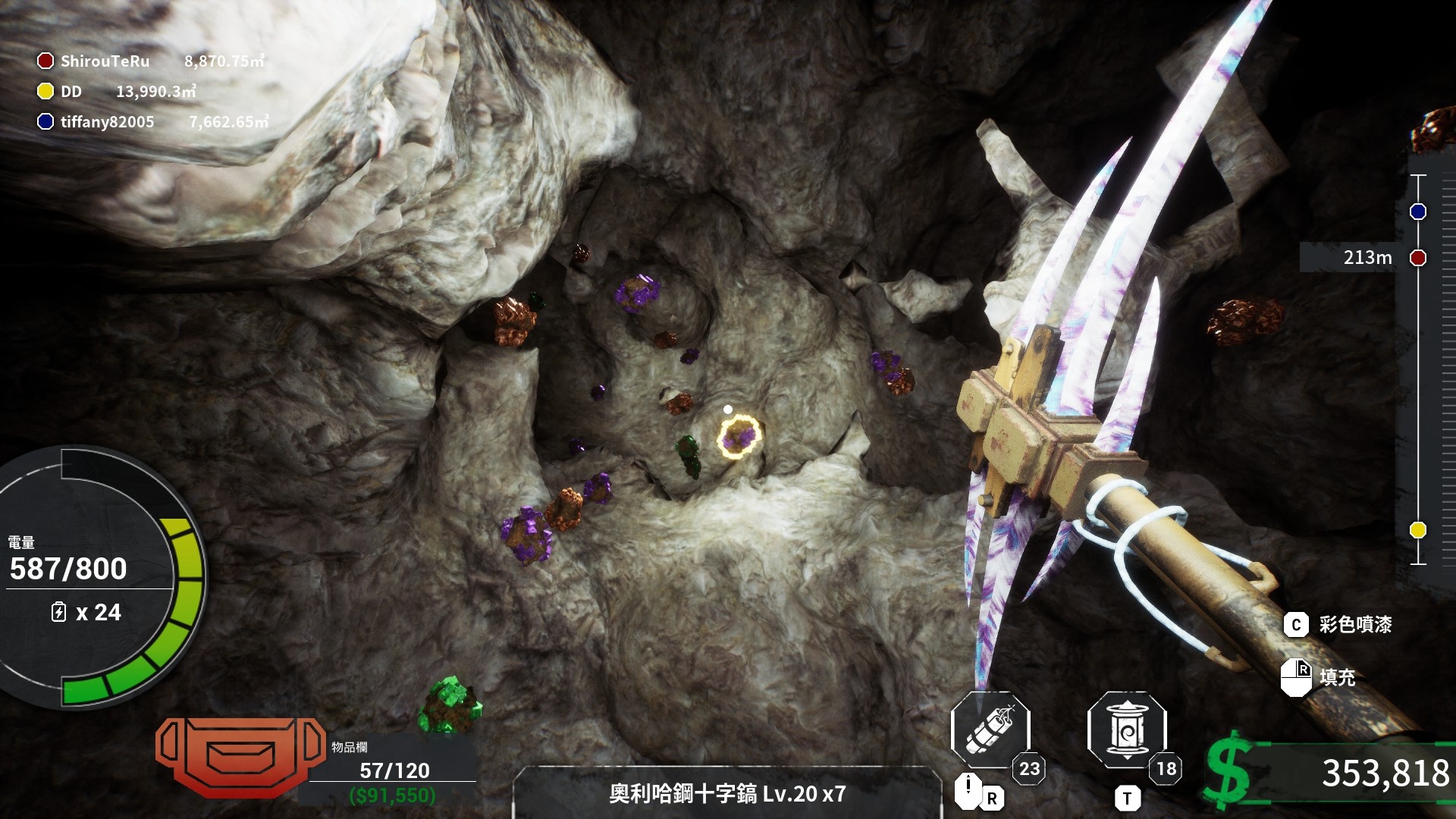Click the spare battery icon

point(58,612)
